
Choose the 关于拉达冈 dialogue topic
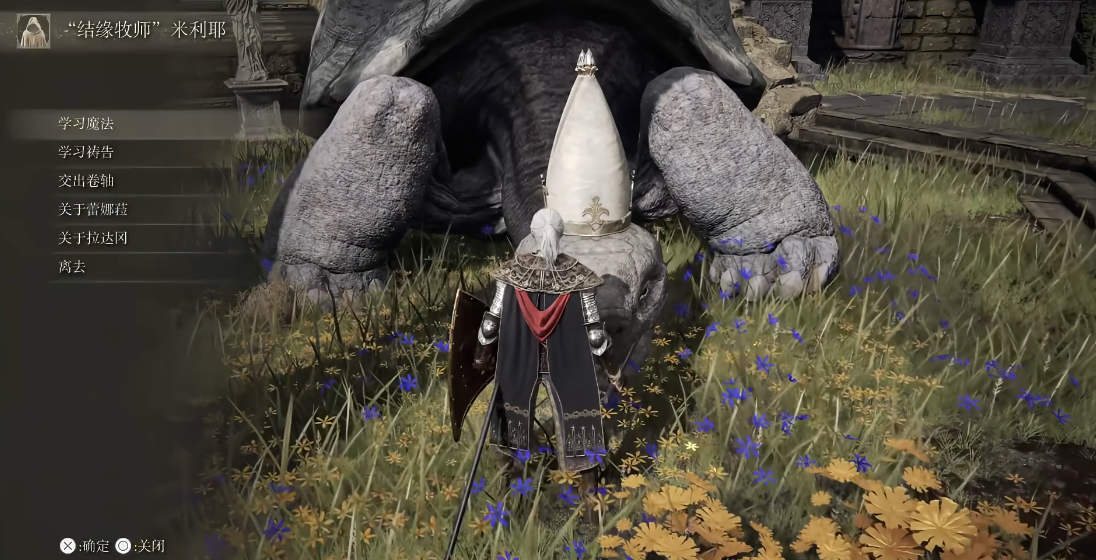(x=93, y=238)
